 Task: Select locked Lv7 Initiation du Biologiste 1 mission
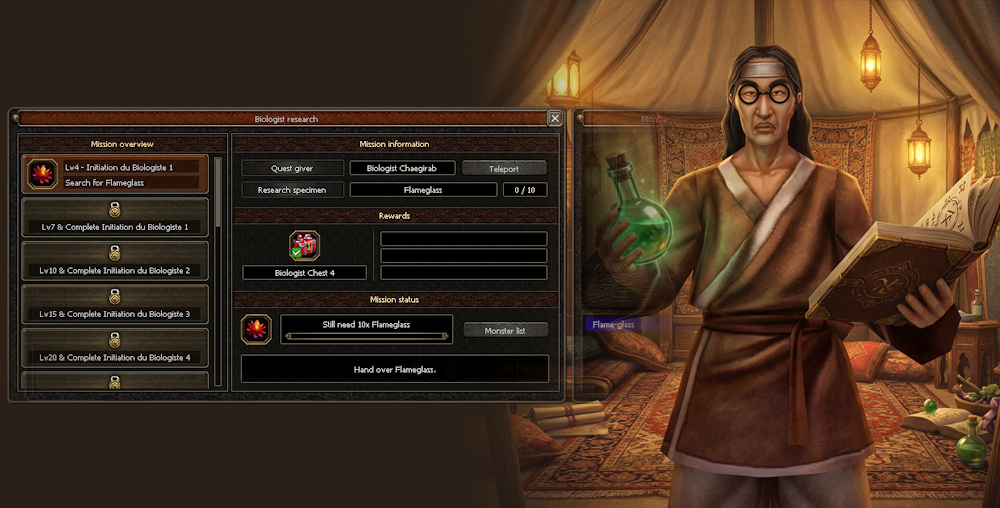coord(115,217)
